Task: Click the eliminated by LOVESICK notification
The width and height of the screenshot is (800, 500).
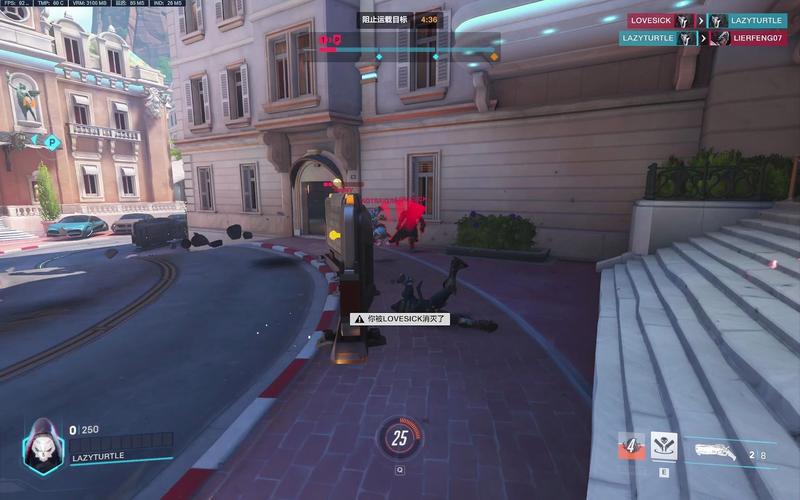Action: [399, 319]
